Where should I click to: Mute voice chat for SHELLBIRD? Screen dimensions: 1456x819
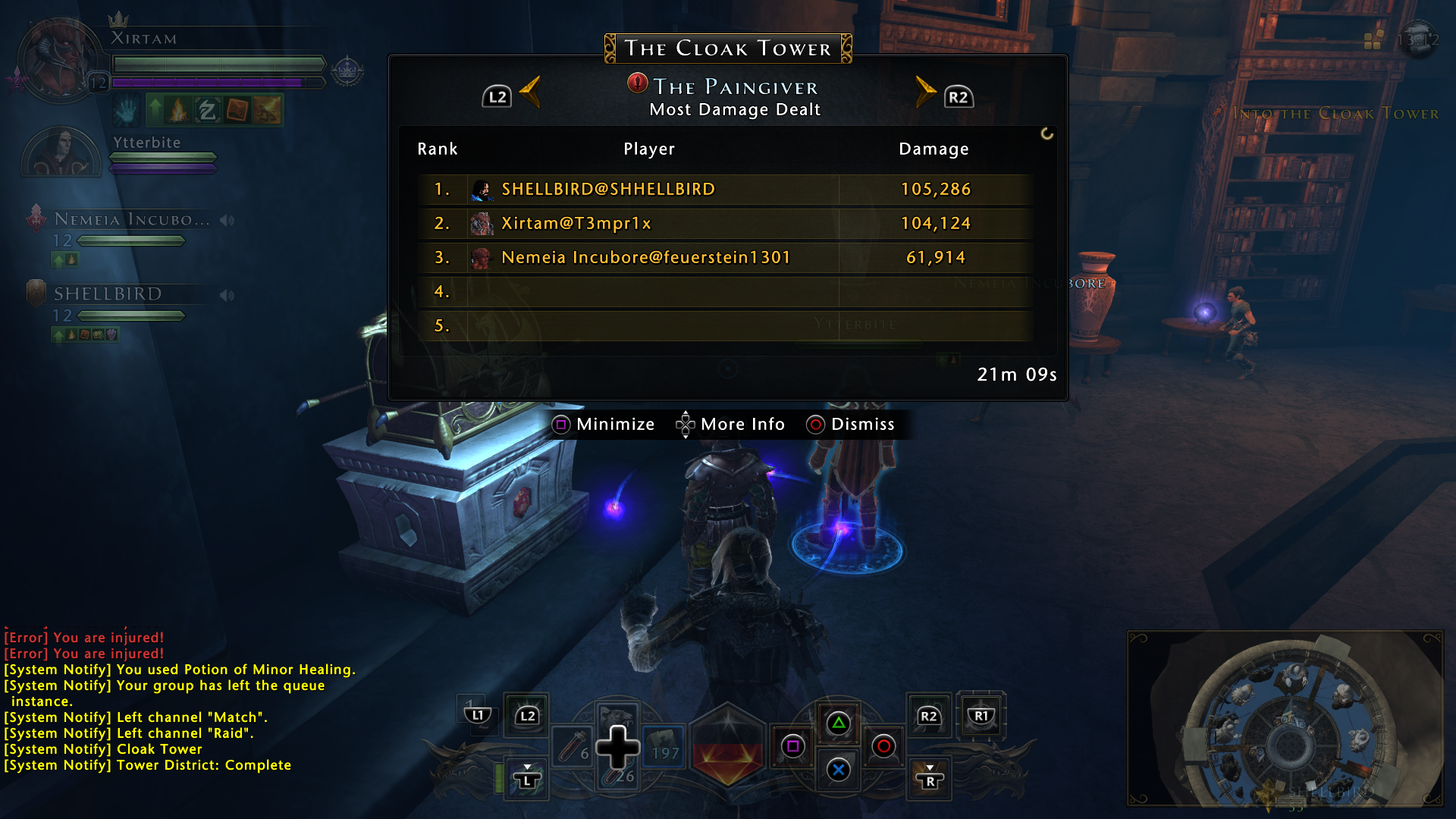[x=227, y=295]
